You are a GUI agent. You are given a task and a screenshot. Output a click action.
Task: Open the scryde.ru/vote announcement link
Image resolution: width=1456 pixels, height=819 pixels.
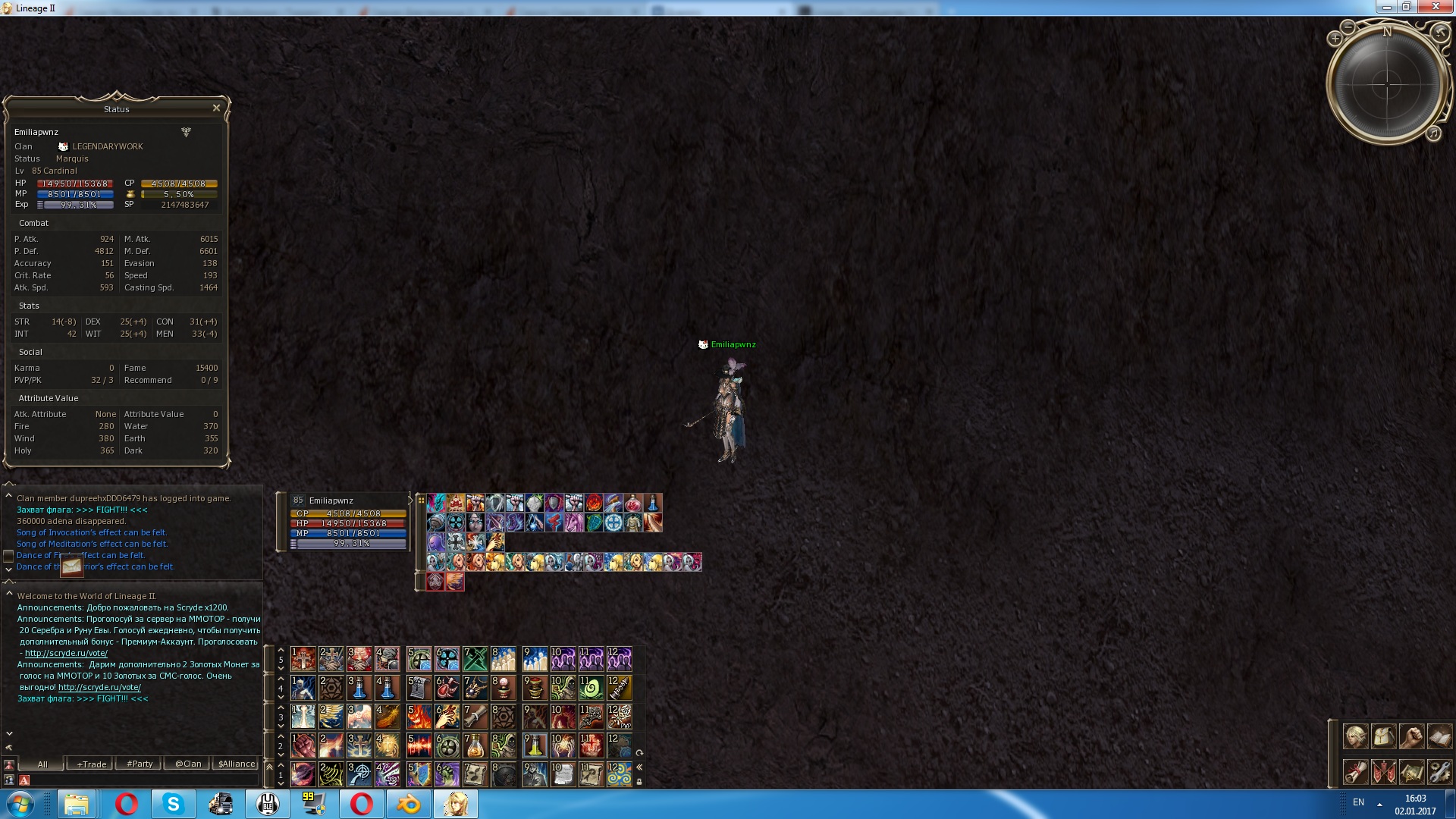click(66, 653)
